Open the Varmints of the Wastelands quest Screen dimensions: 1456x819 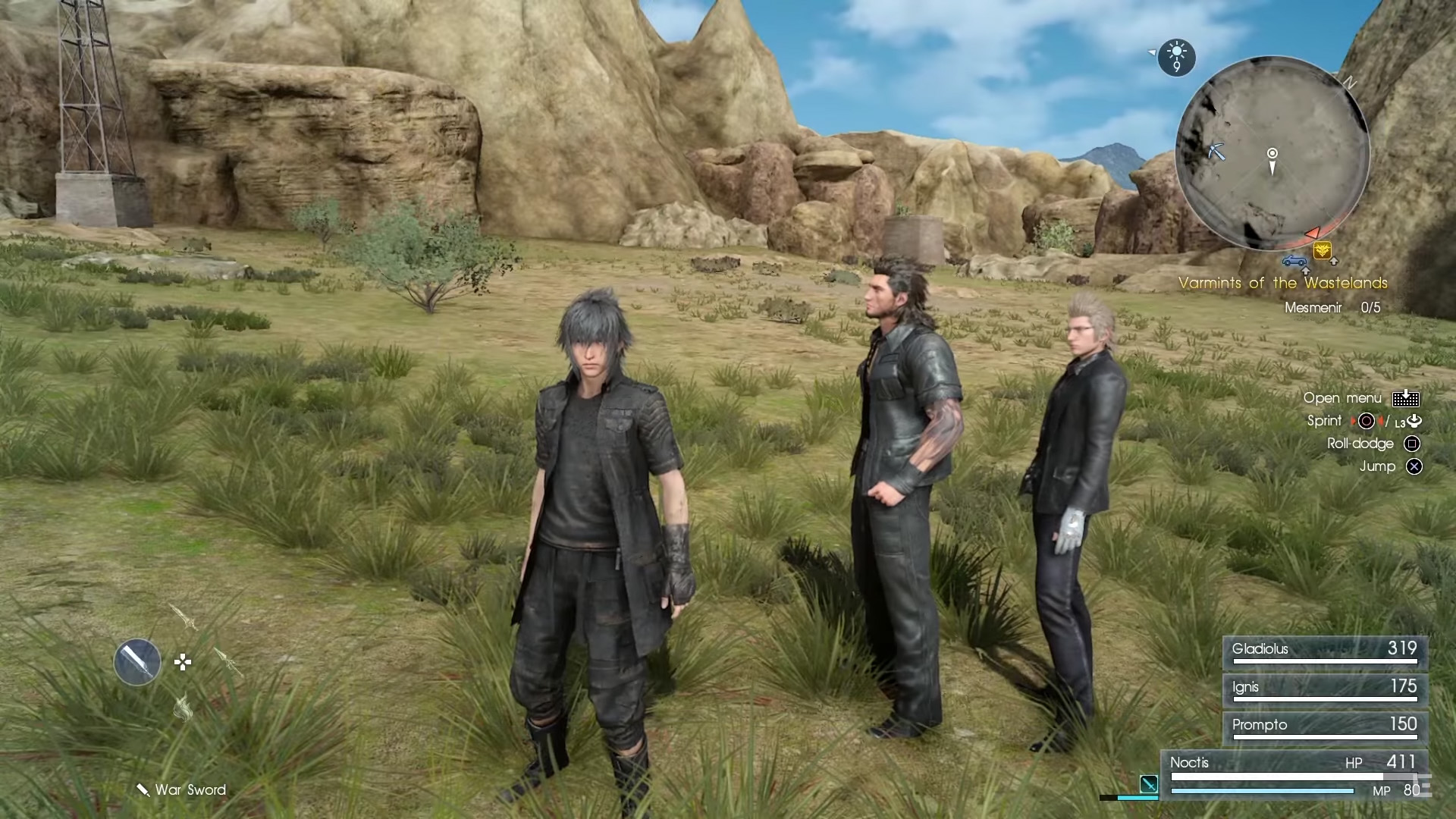point(1282,283)
